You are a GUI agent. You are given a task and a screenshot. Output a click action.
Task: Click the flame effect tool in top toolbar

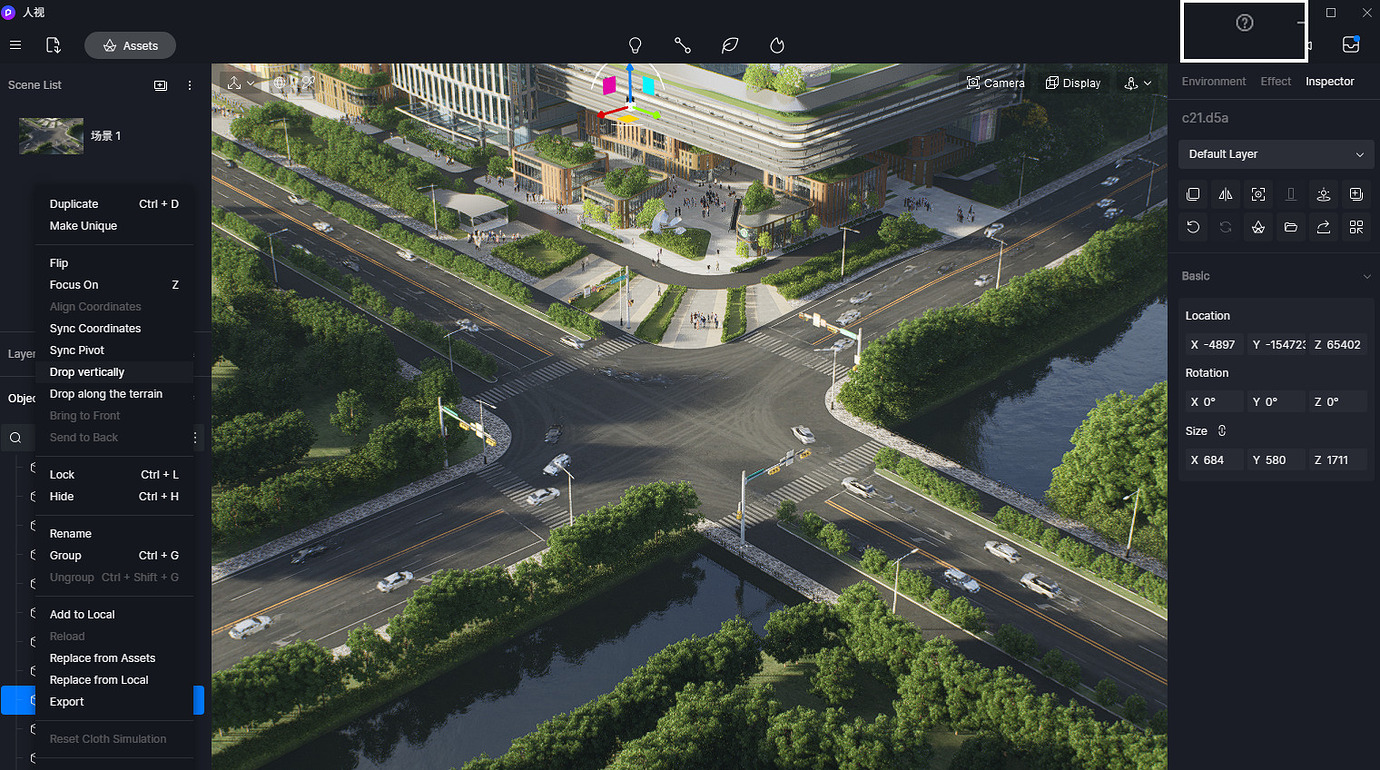click(x=776, y=45)
